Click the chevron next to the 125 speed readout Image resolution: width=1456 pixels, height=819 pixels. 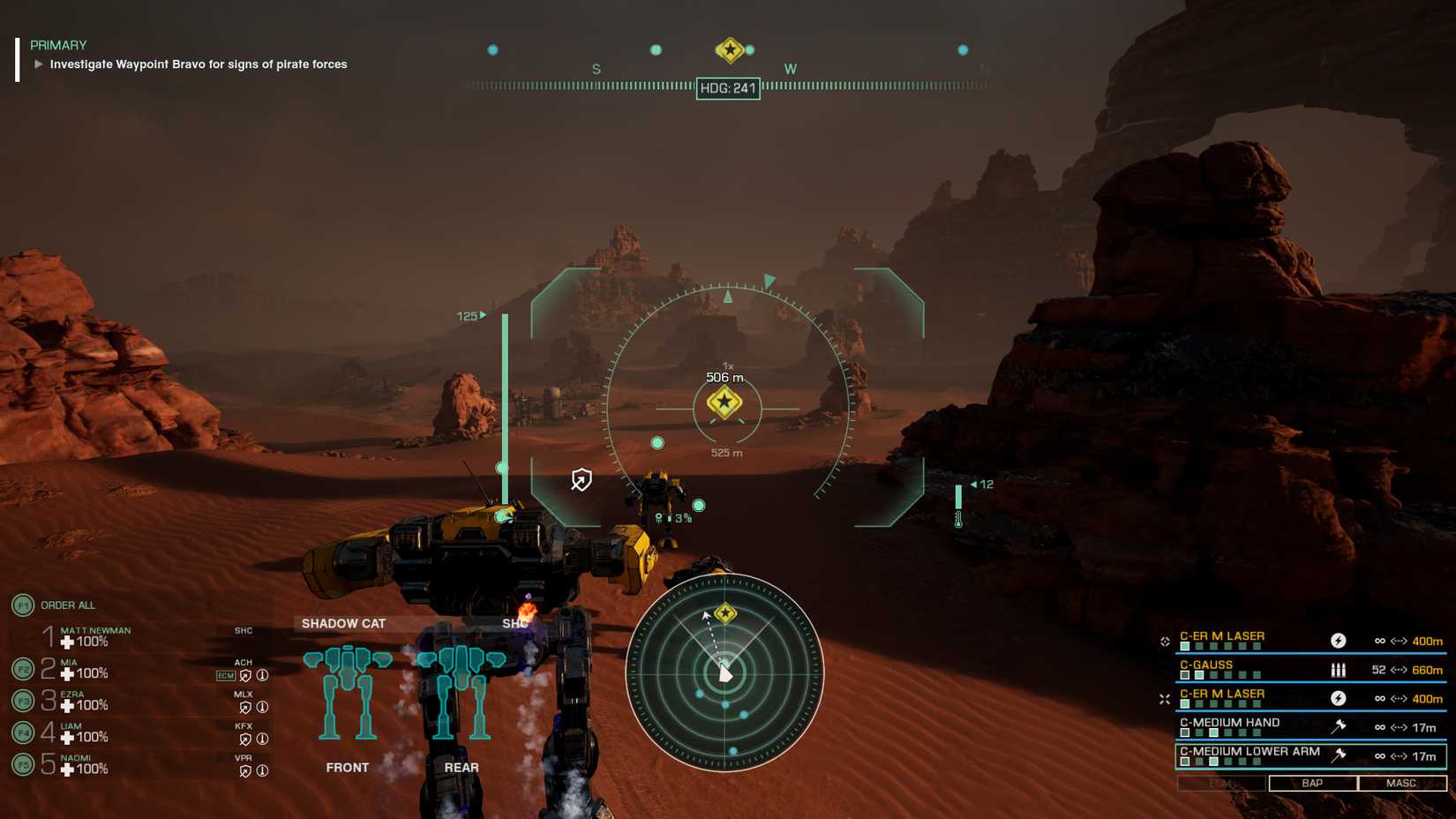pyautogui.click(x=482, y=313)
